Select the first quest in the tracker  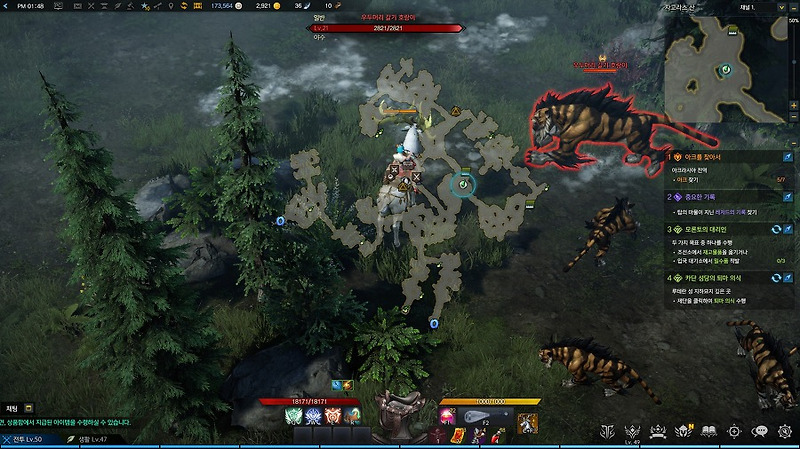click(x=705, y=157)
